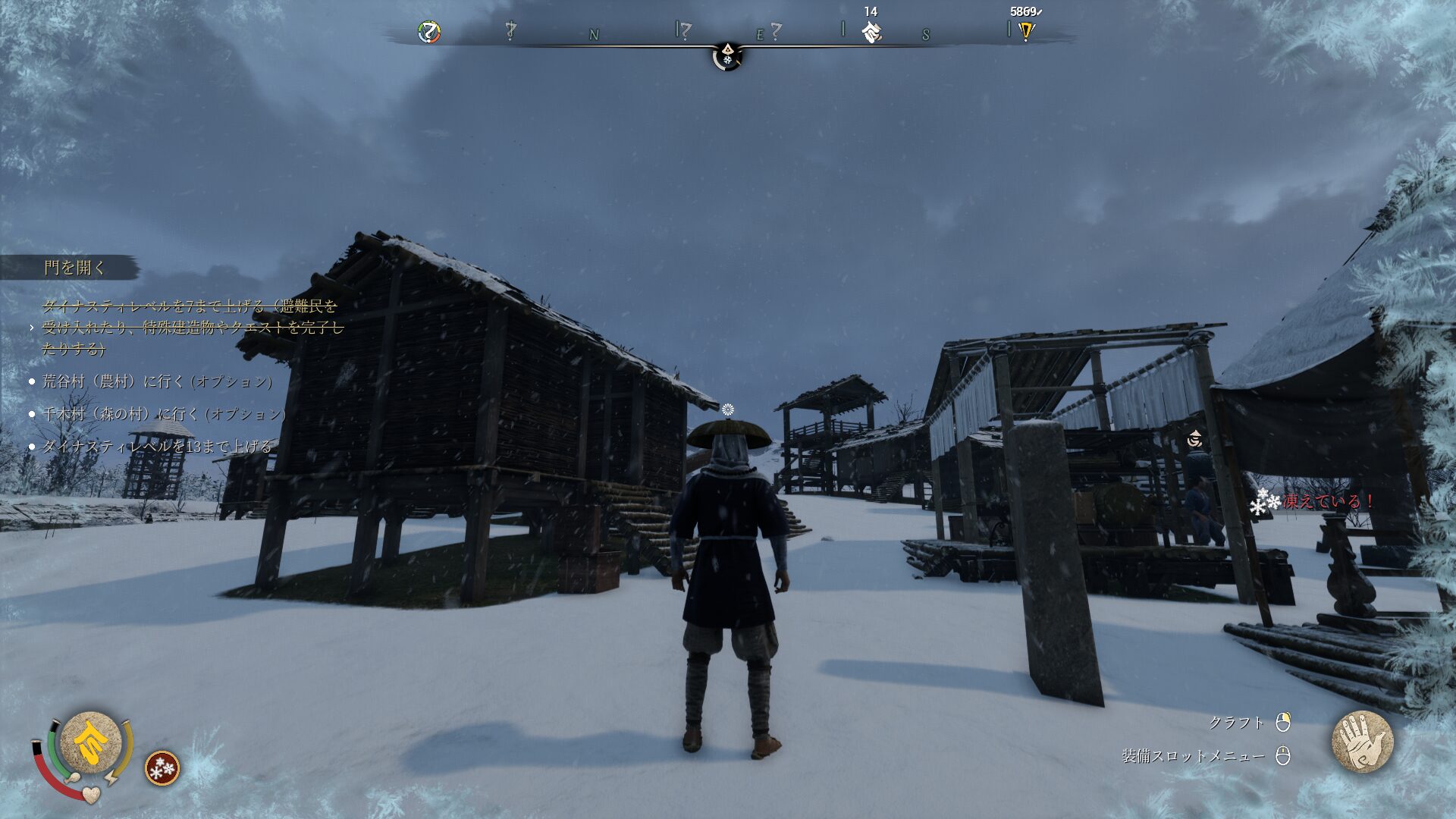Select the 千木村（森の村）に行く objective
The width and height of the screenshot is (1456, 819).
164,414
